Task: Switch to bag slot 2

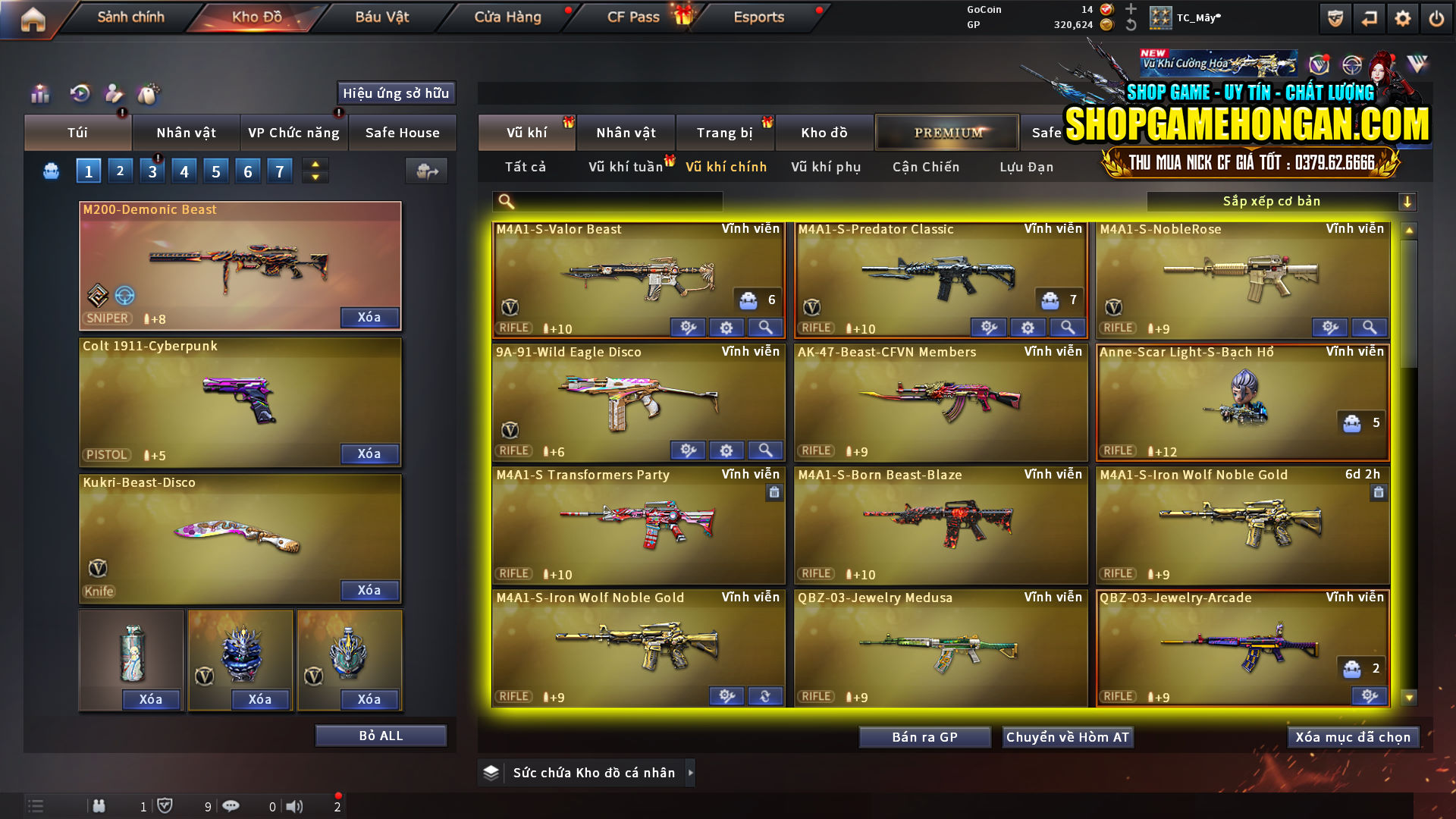Action: click(x=120, y=171)
